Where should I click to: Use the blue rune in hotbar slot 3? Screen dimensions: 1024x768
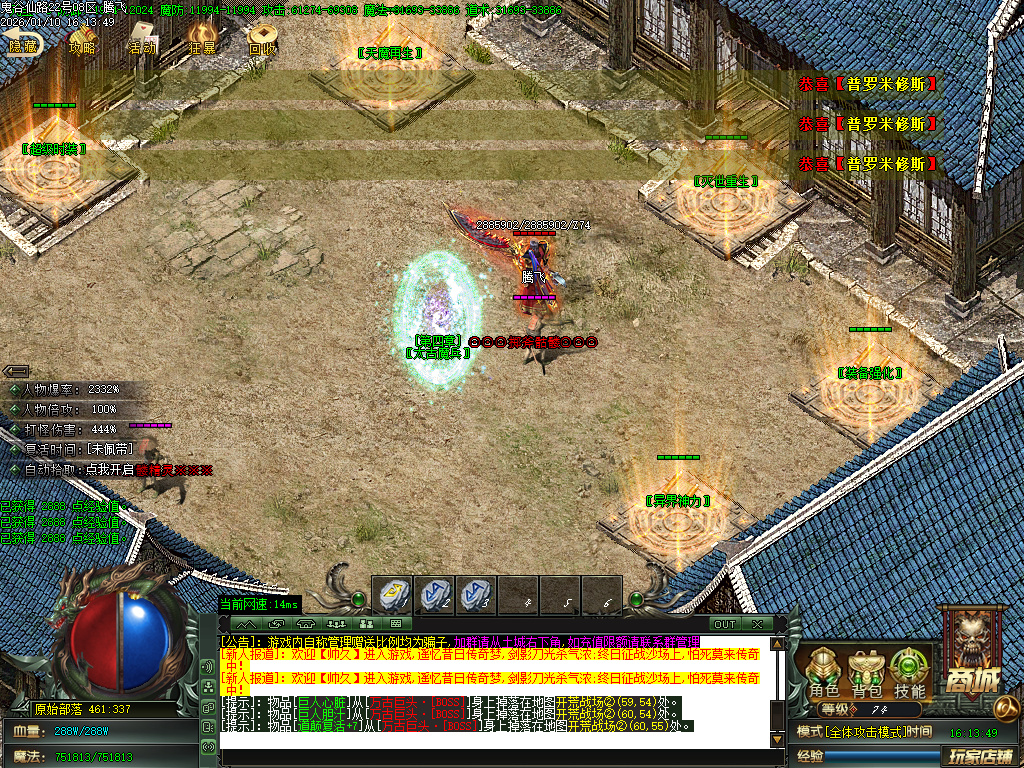click(x=477, y=596)
